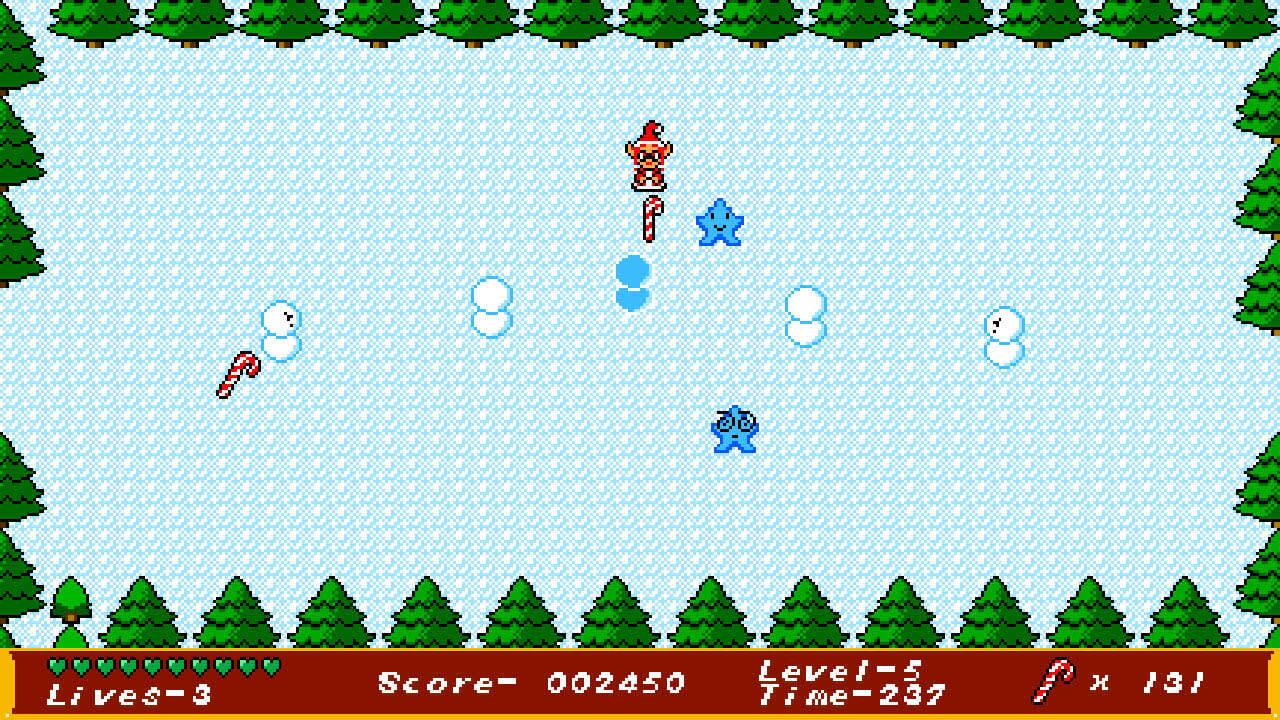Select the Santa-hatted player character
This screenshot has width=1280, height=720.
[x=649, y=160]
